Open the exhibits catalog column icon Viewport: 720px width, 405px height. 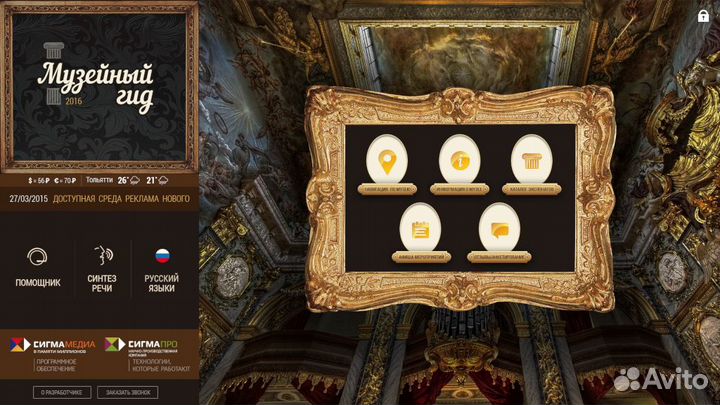point(533,161)
